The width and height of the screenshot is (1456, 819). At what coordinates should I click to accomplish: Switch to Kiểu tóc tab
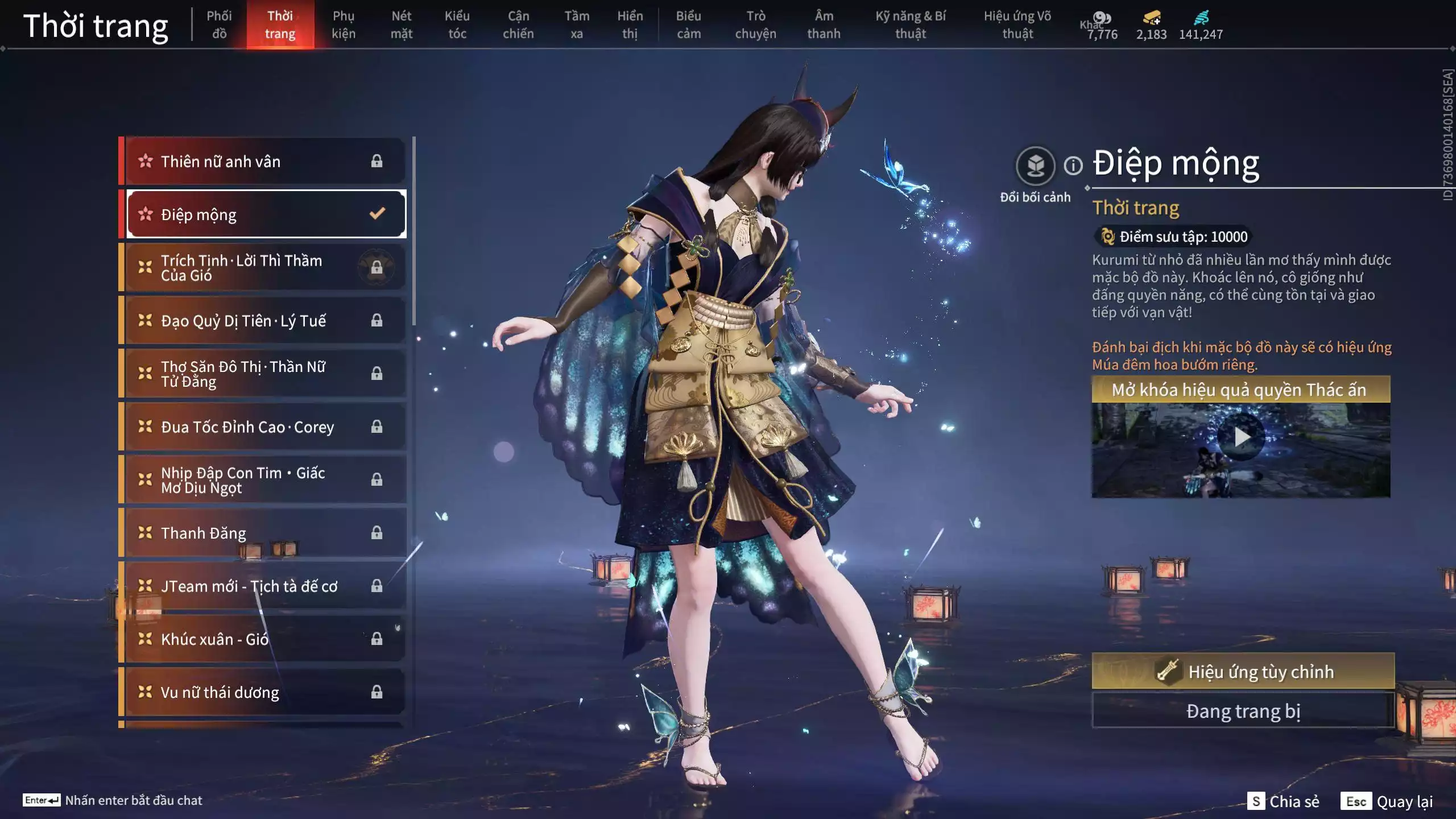[457, 25]
